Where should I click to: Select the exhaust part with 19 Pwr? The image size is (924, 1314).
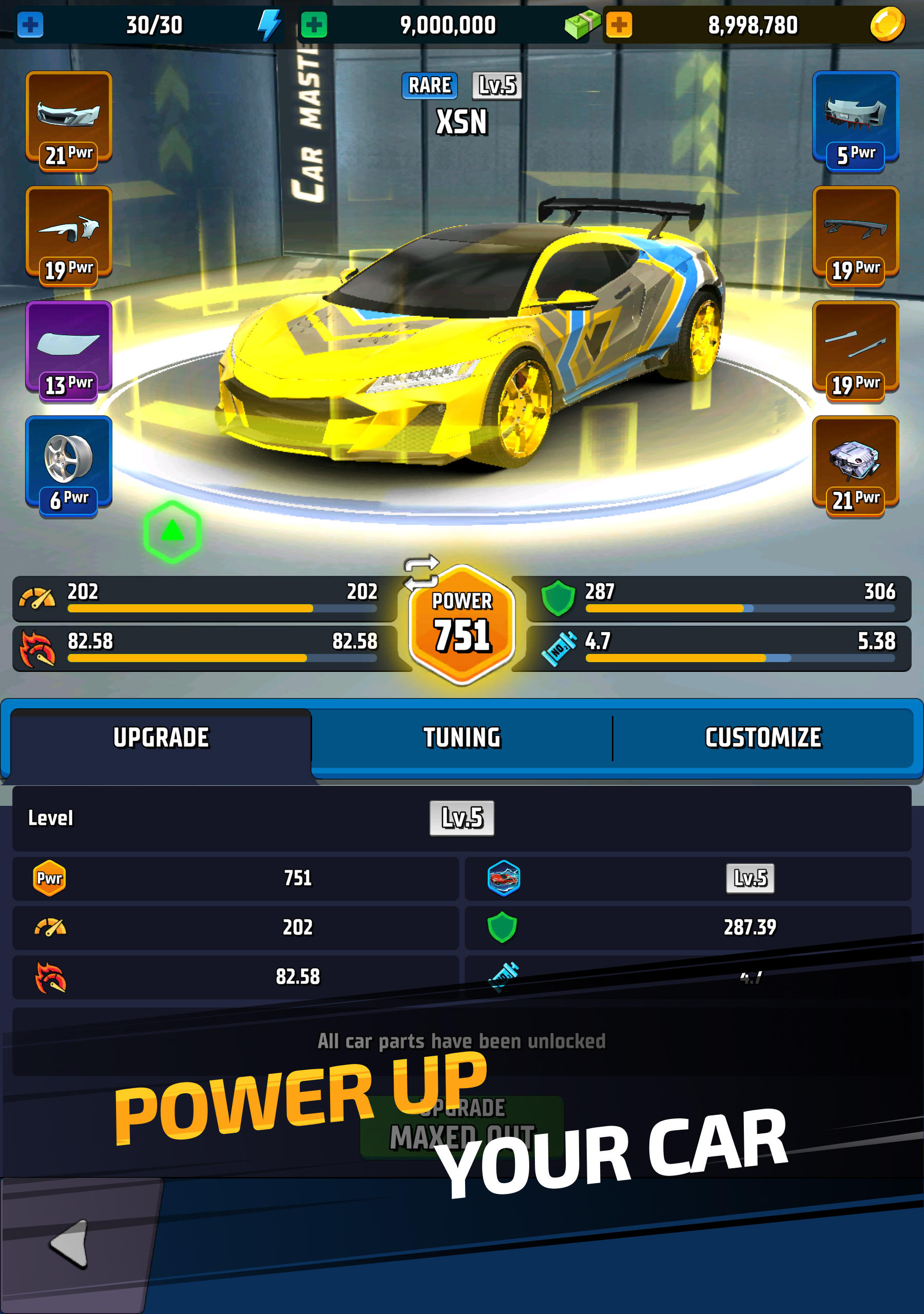tap(855, 349)
